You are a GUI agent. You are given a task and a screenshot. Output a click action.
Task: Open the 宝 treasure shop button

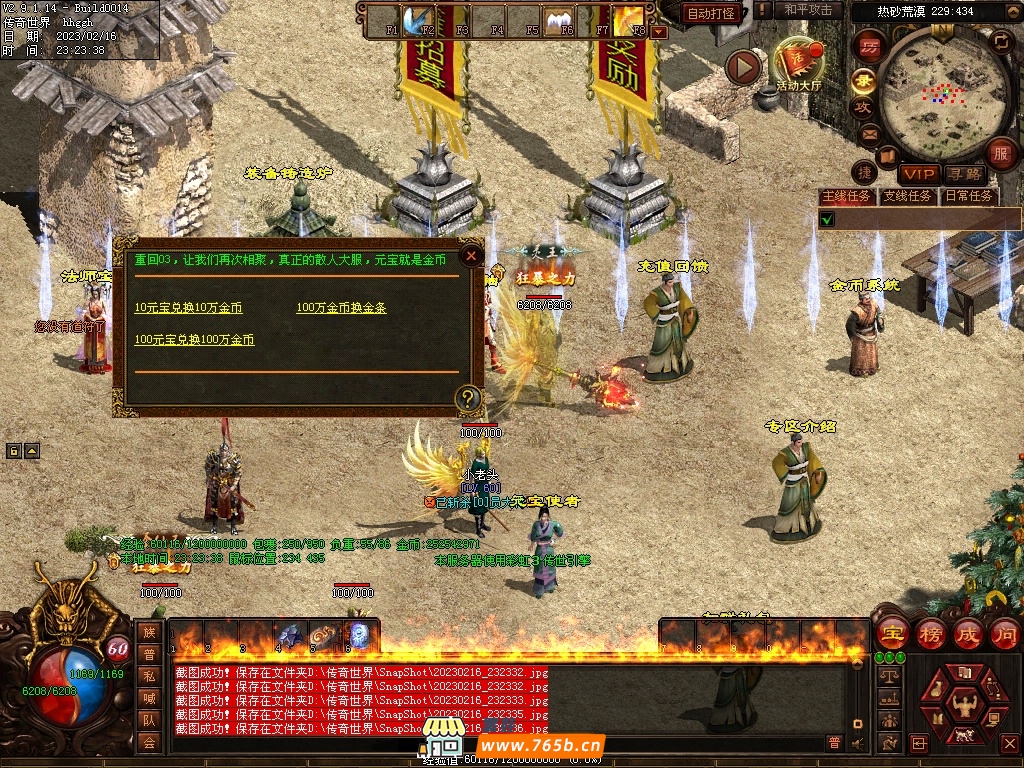tap(892, 633)
